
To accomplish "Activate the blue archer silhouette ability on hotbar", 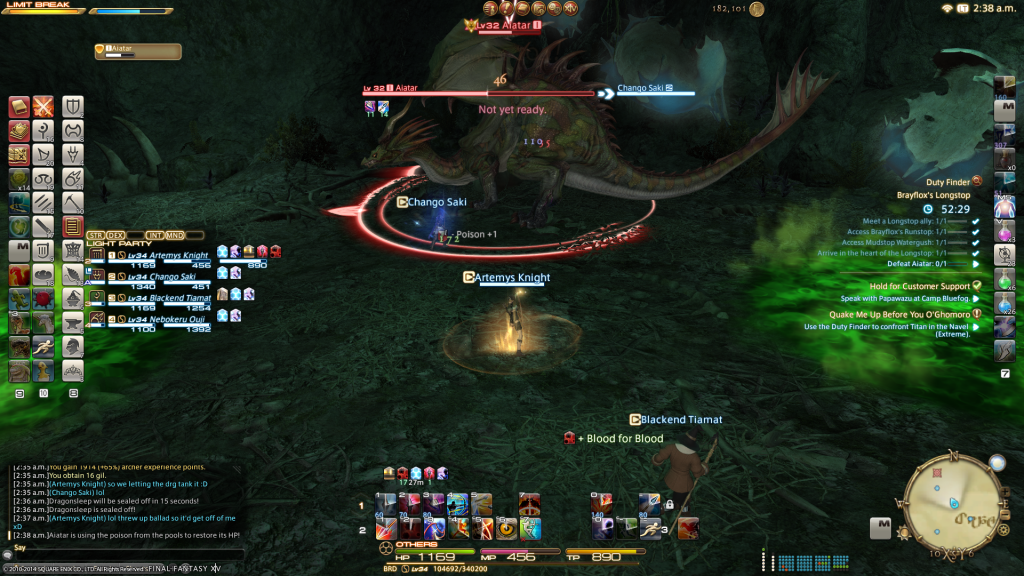I will 457,505.
